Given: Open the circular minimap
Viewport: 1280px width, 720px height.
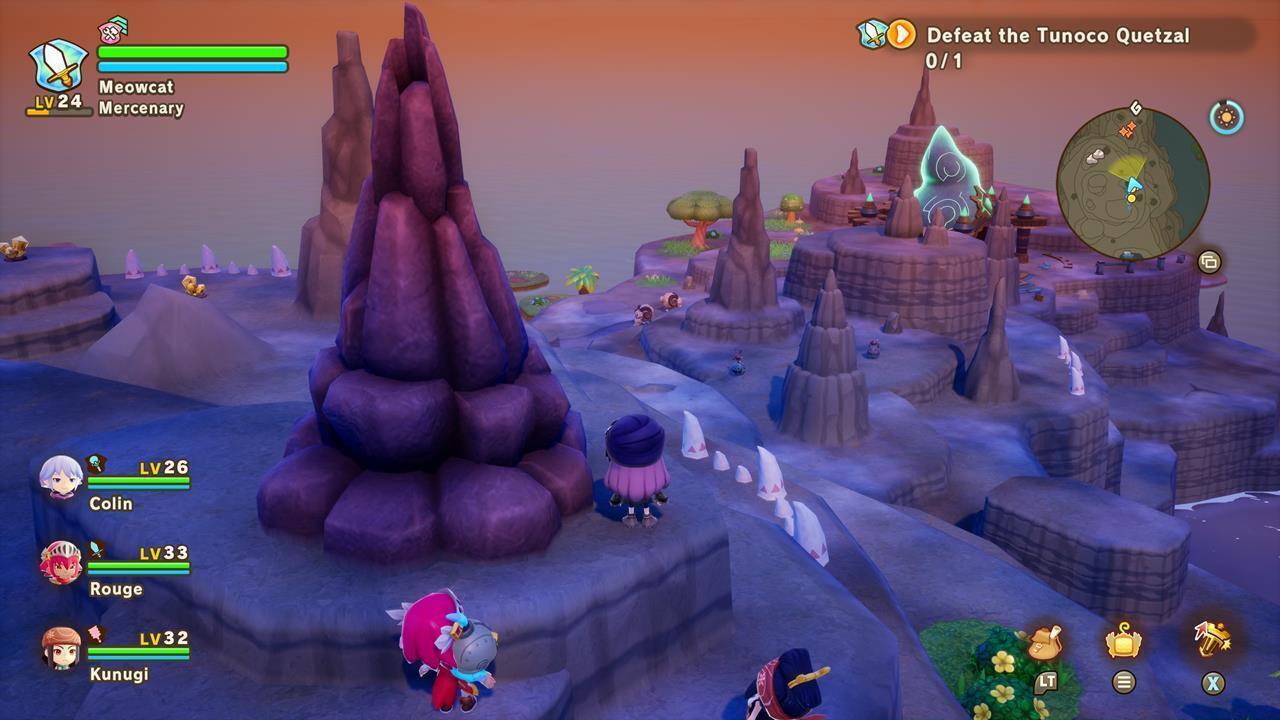Looking at the screenshot, I should pos(1135,185).
